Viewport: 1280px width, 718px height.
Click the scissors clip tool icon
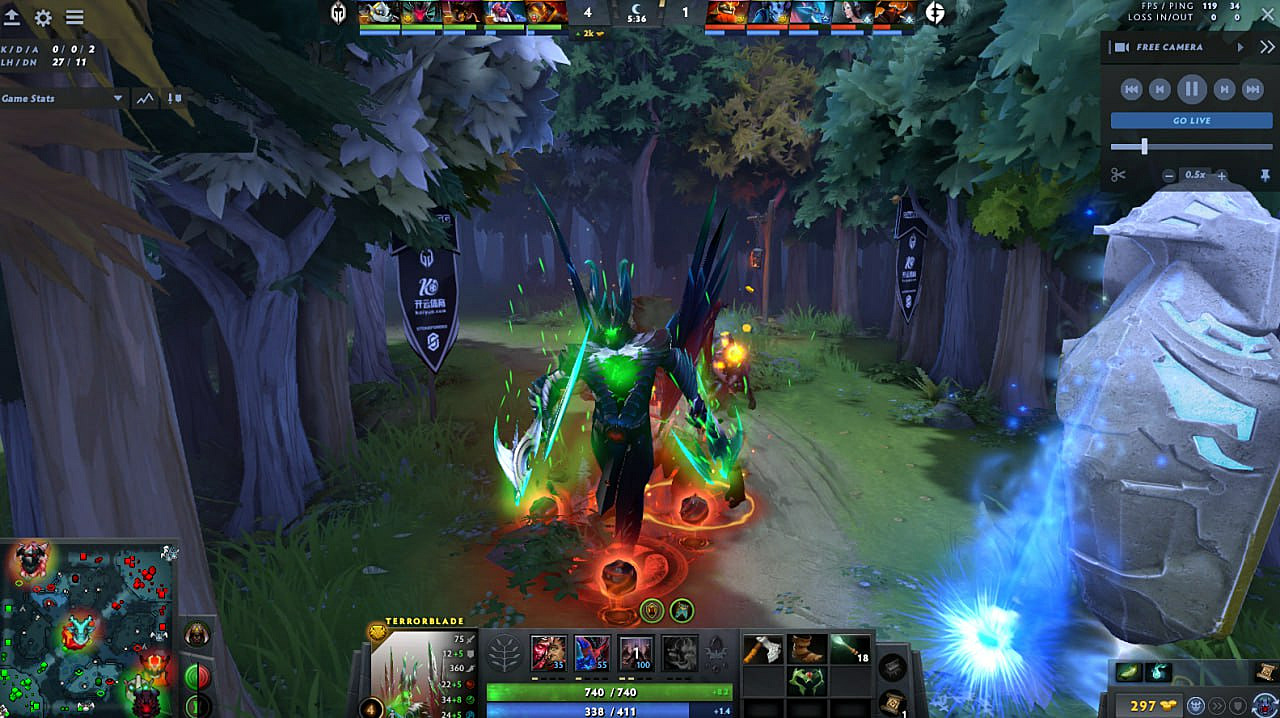click(1118, 176)
